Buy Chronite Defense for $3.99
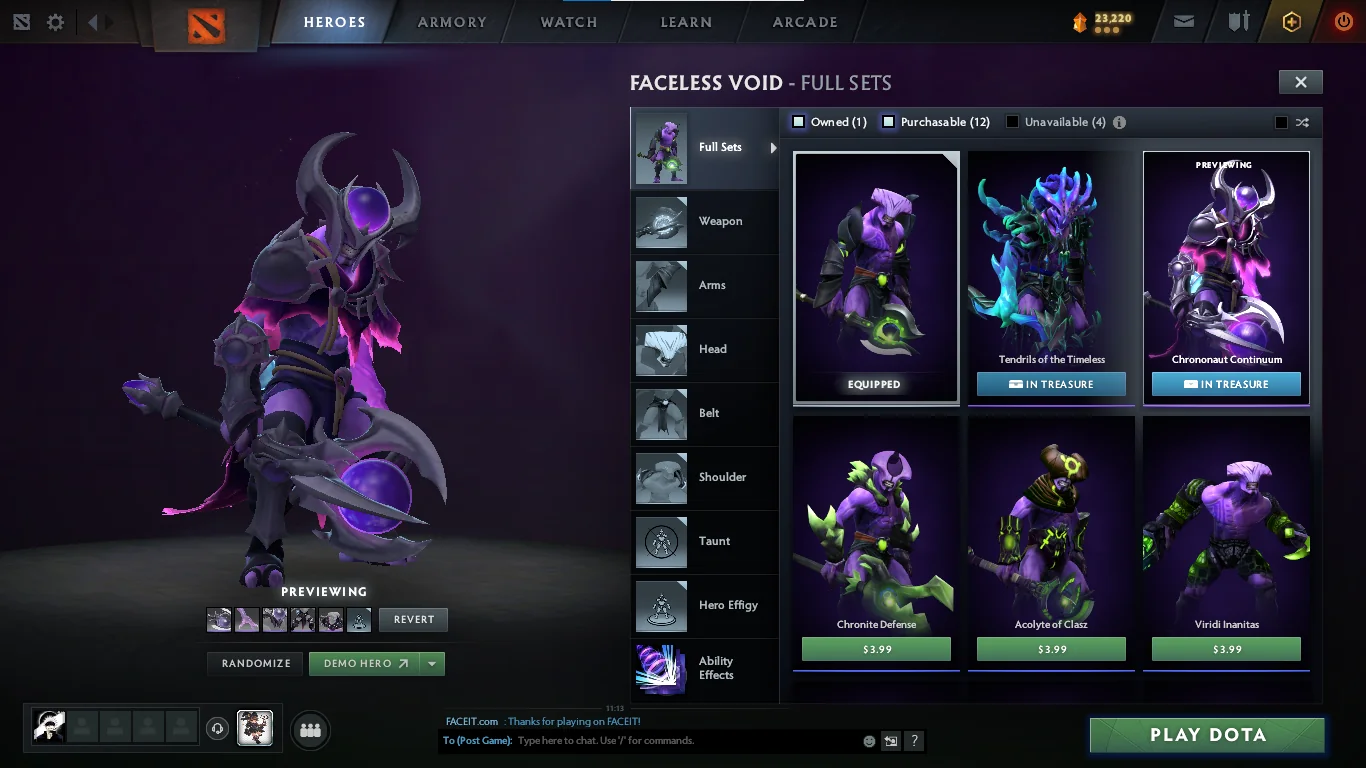The height and width of the screenshot is (768, 1366). pos(876,649)
